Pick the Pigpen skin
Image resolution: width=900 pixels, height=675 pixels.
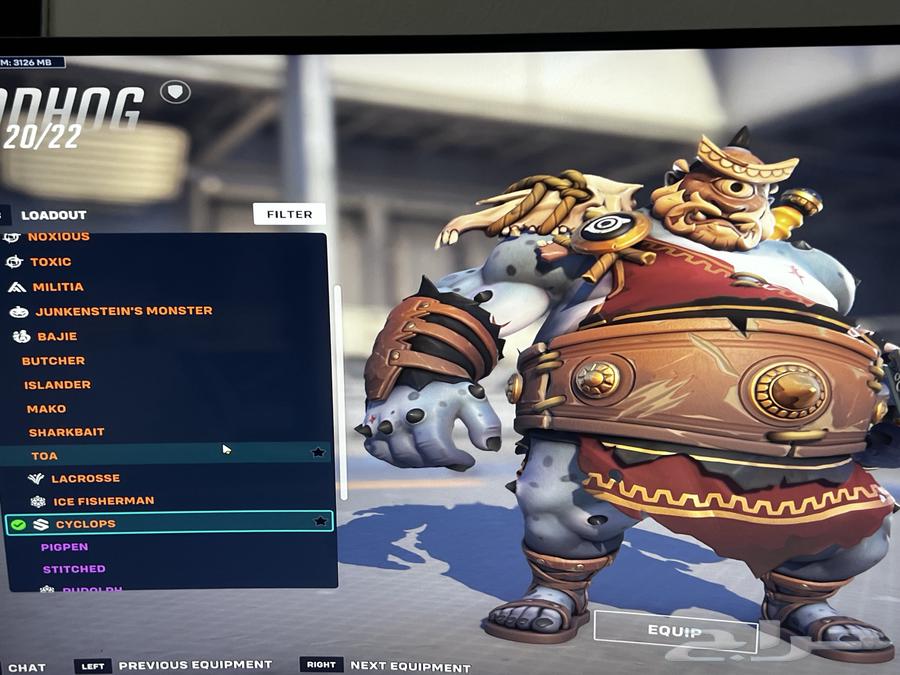[x=64, y=547]
